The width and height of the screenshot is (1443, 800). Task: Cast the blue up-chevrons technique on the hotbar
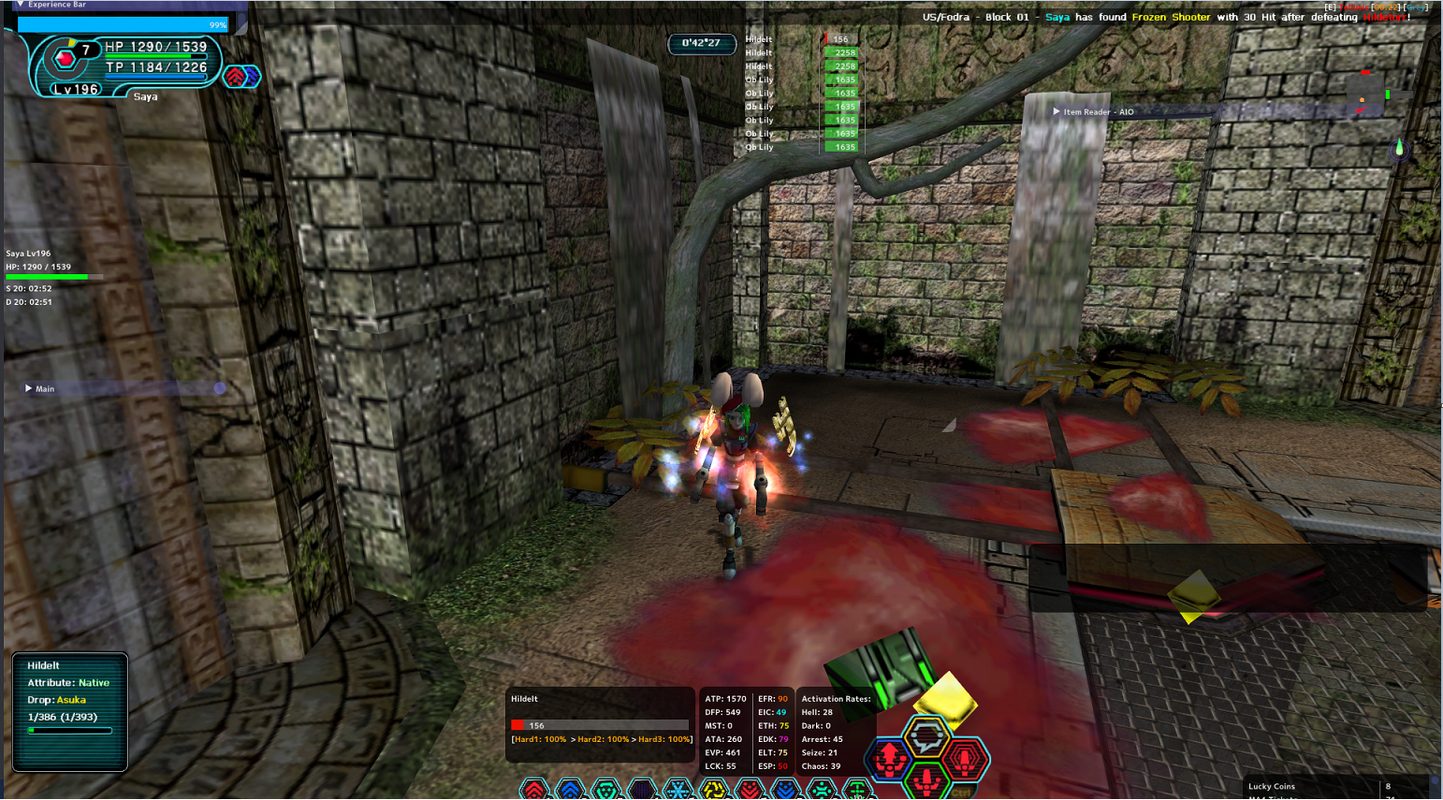570,791
